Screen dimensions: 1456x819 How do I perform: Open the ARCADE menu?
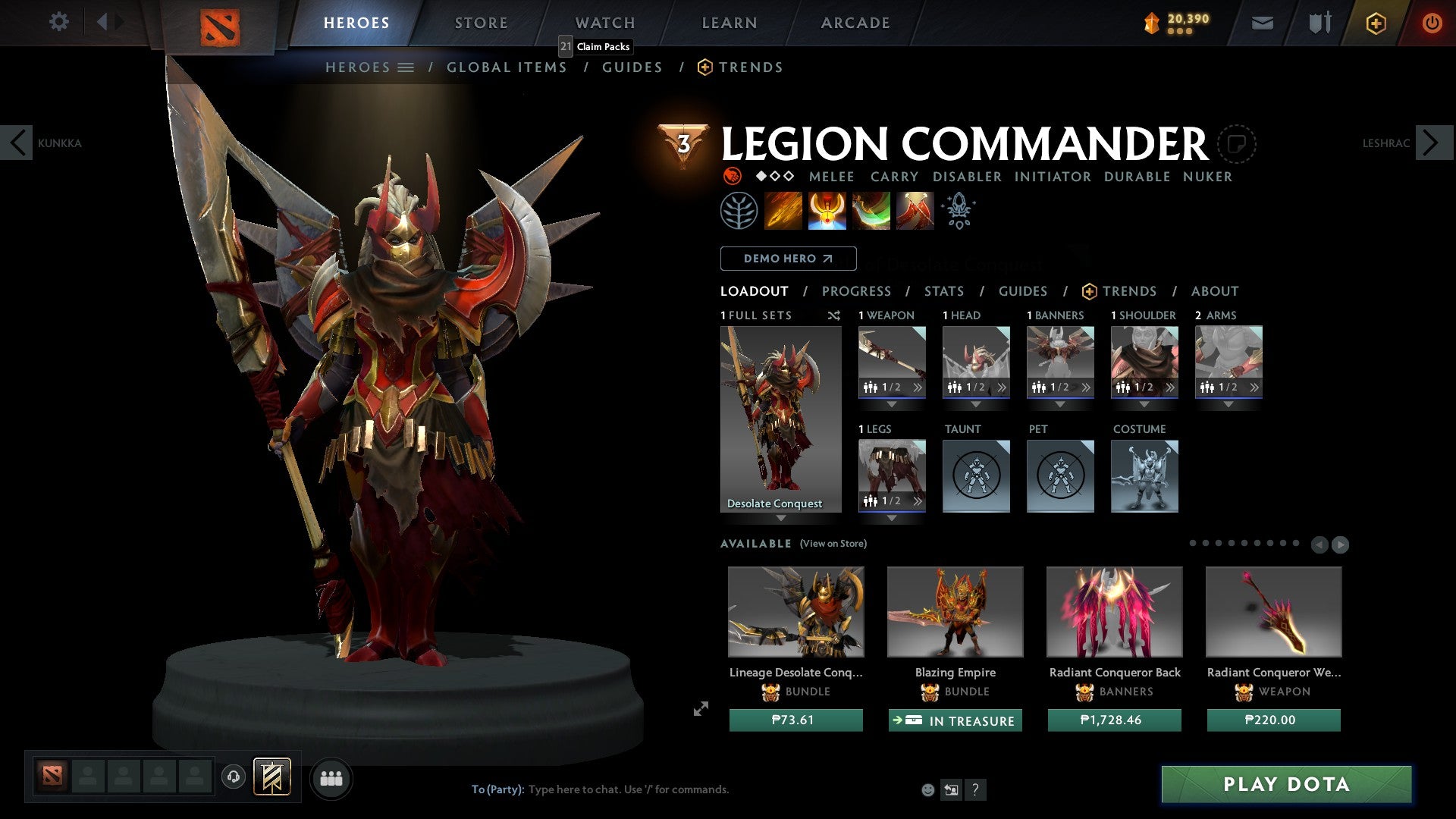coord(855,22)
